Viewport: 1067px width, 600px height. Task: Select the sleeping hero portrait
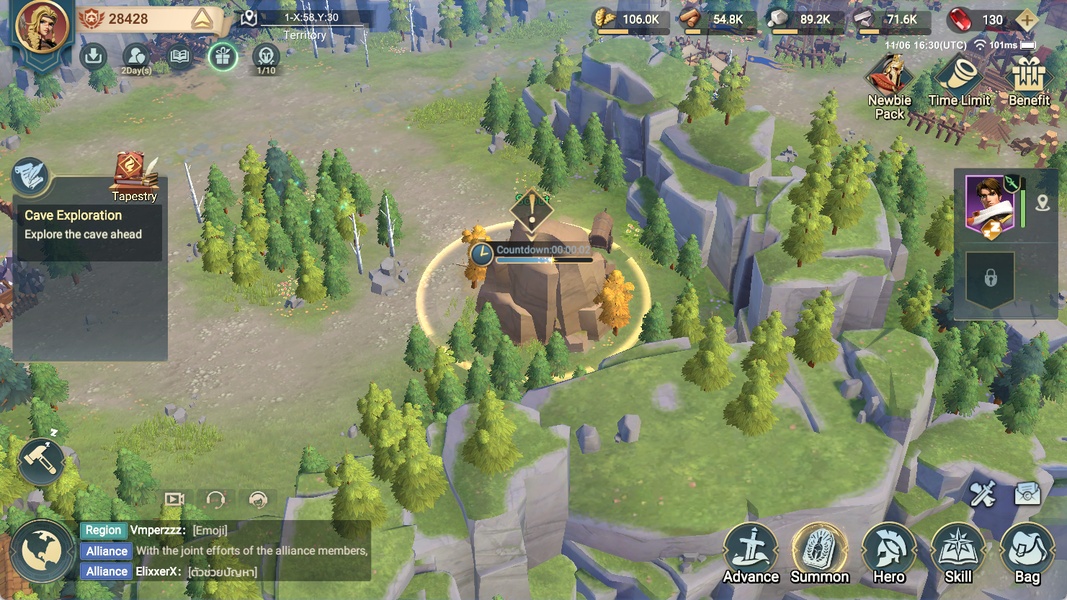tap(989, 204)
